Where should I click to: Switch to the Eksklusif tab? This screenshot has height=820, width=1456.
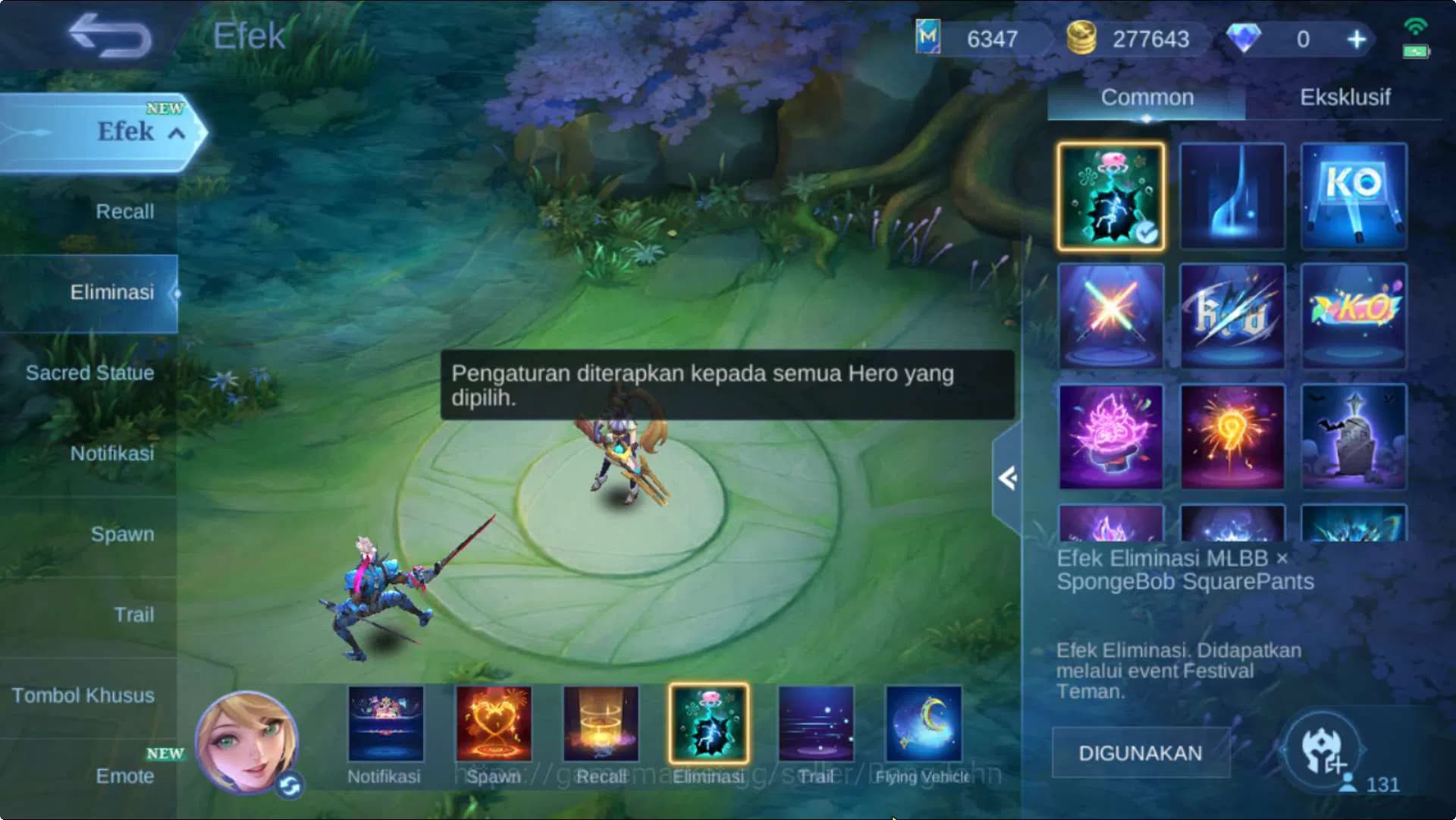pyautogui.click(x=1346, y=97)
